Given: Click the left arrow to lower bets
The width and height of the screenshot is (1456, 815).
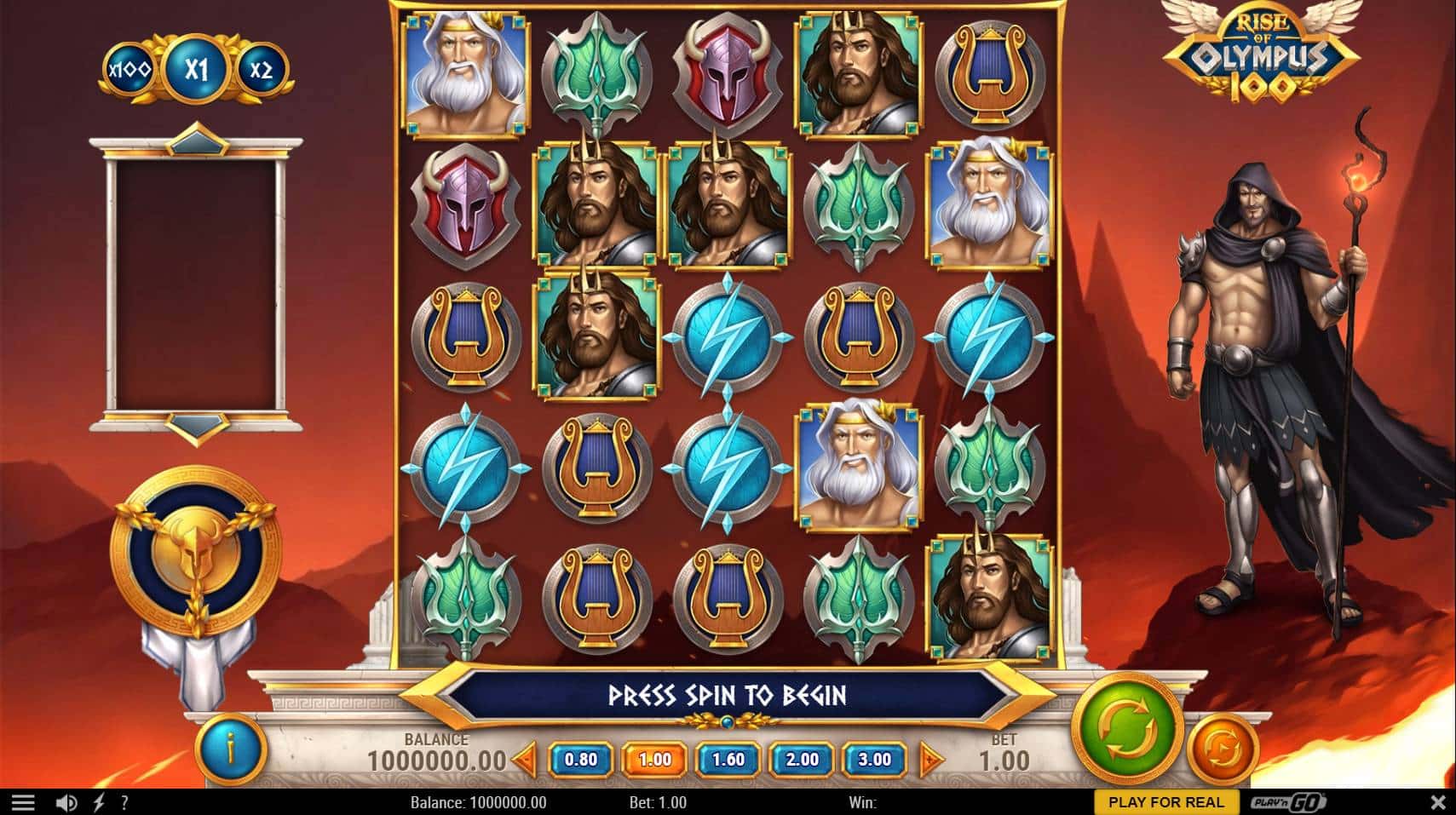Looking at the screenshot, I should click(526, 759).
